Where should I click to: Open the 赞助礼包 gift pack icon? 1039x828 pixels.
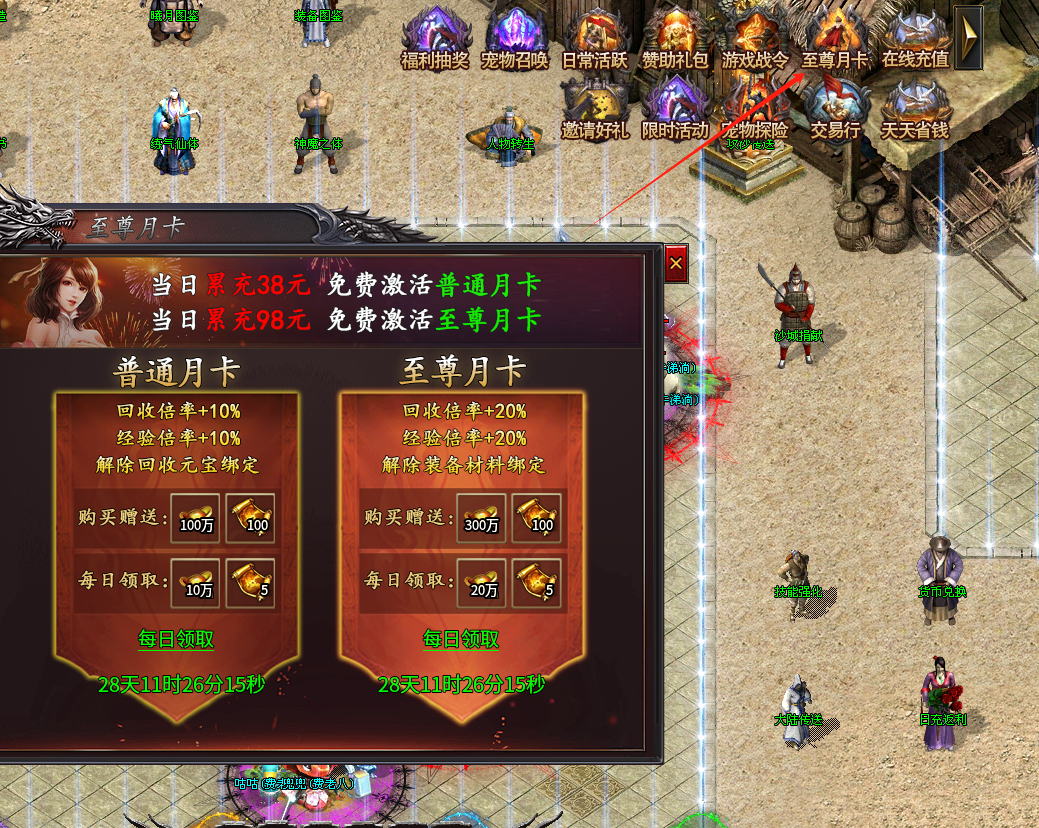point(675,40)
